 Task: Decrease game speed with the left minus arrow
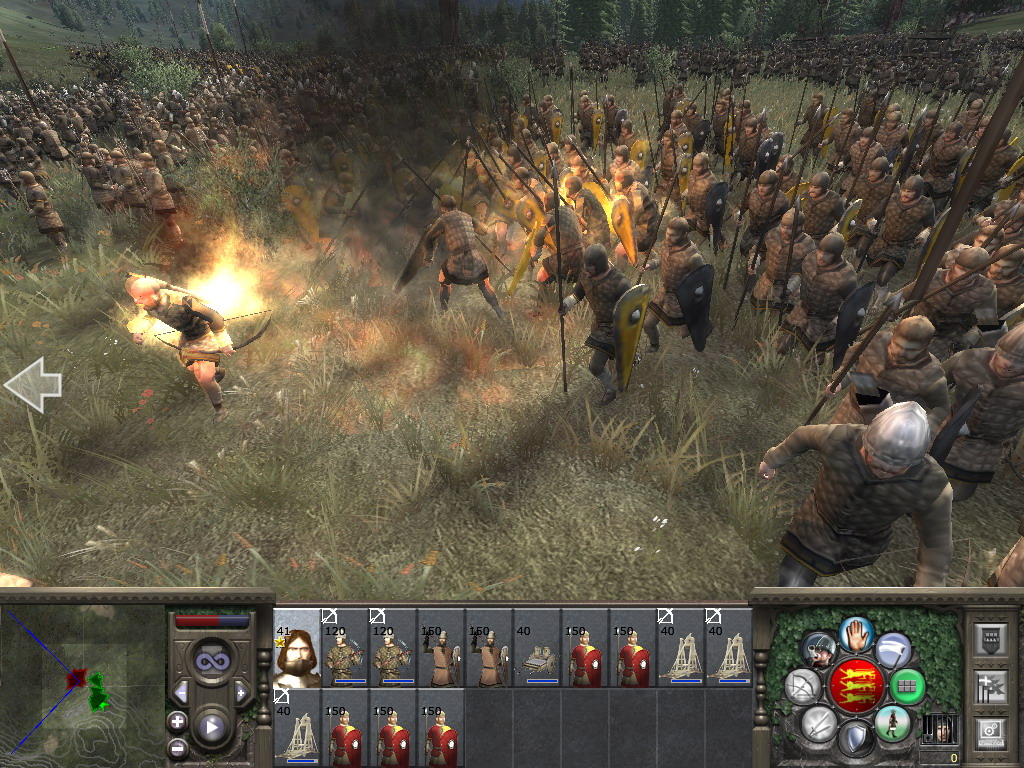pos(181,692)
